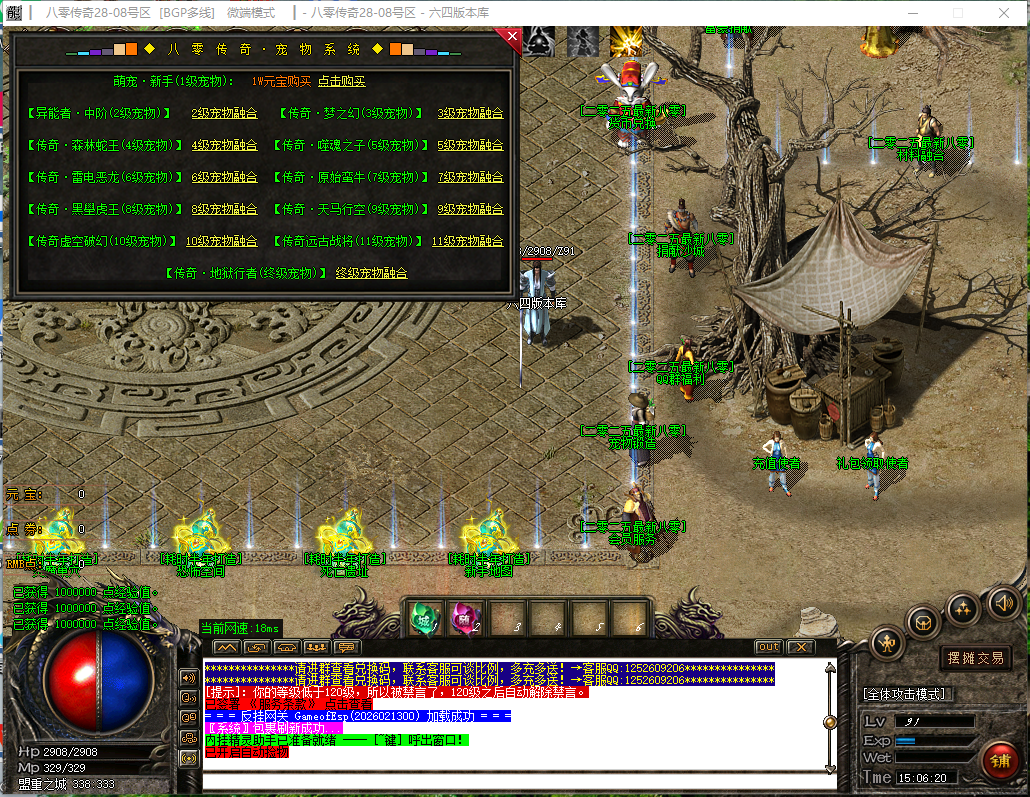1030x797 pixels.
Task: Toggle the round speaker sound button
Action: pyautogui.click(x=1003, y=603)
